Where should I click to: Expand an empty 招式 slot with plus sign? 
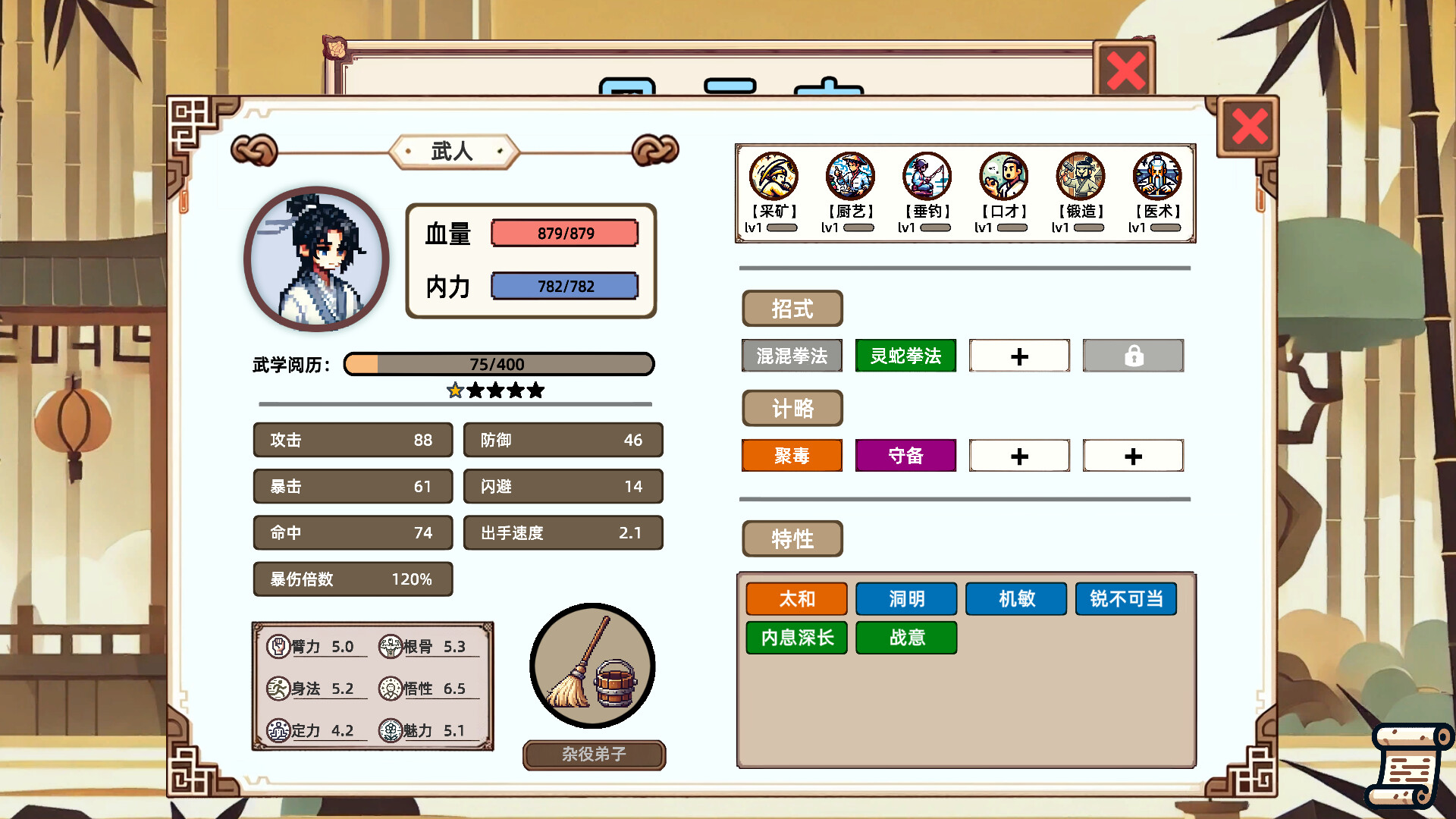click(x=1019, y=356)
